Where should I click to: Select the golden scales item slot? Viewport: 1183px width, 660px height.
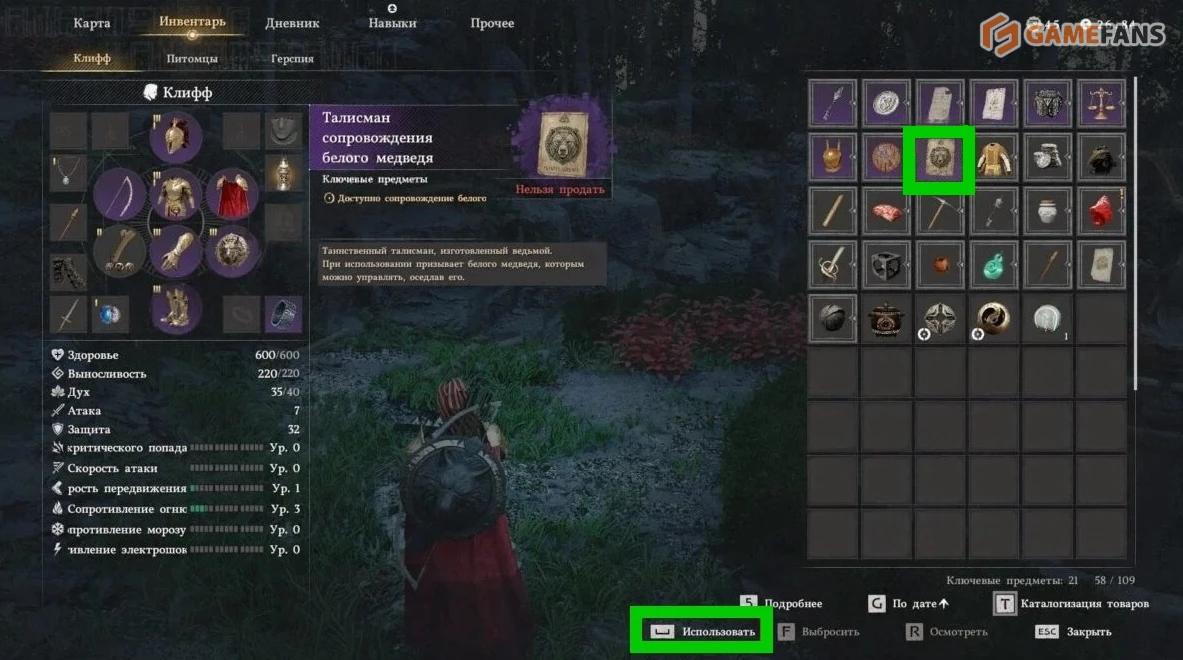pyautogui.click(x=1101, y=105)
